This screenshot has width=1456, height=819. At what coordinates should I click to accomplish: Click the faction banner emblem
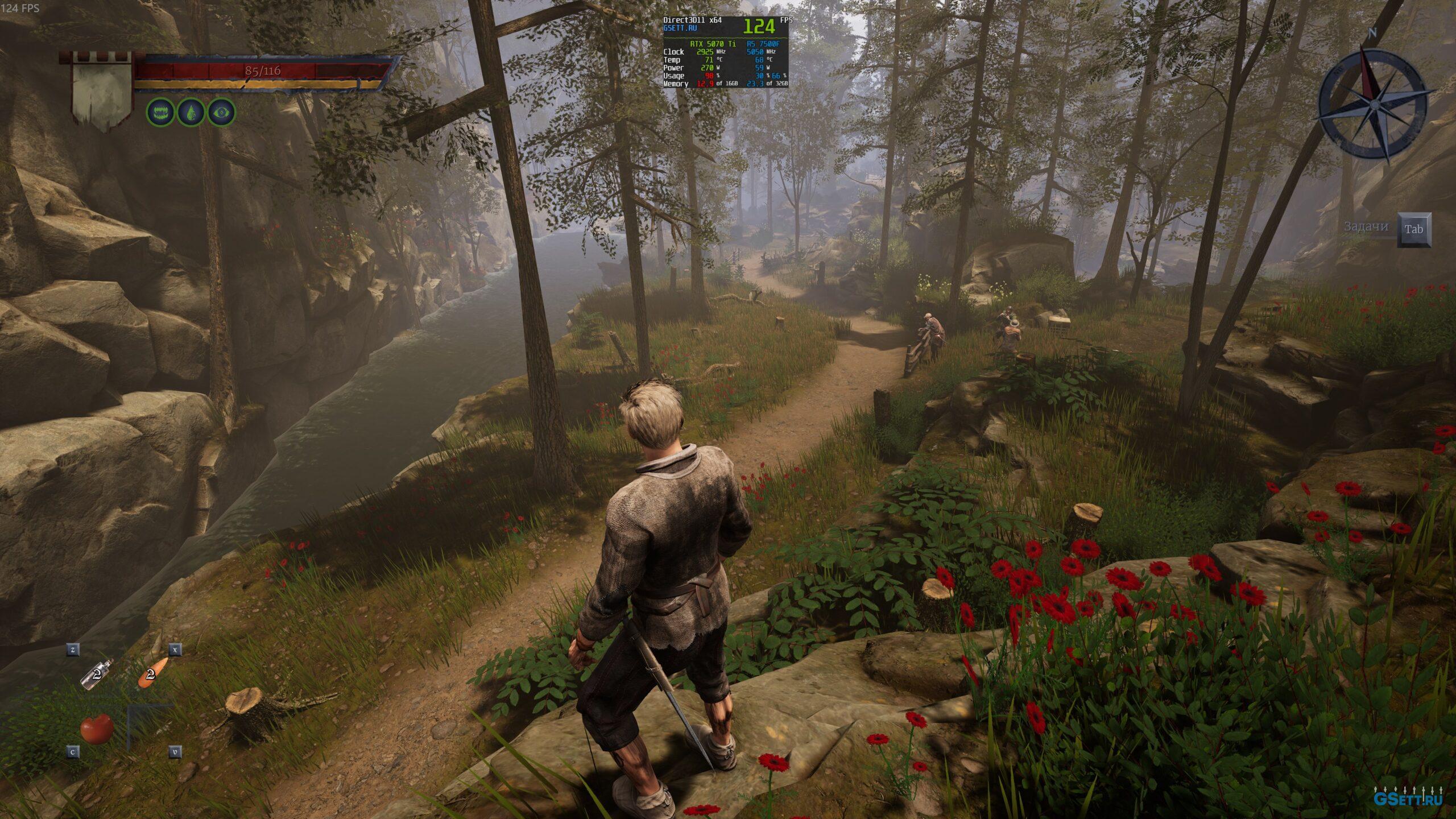[x=102, y=91]
